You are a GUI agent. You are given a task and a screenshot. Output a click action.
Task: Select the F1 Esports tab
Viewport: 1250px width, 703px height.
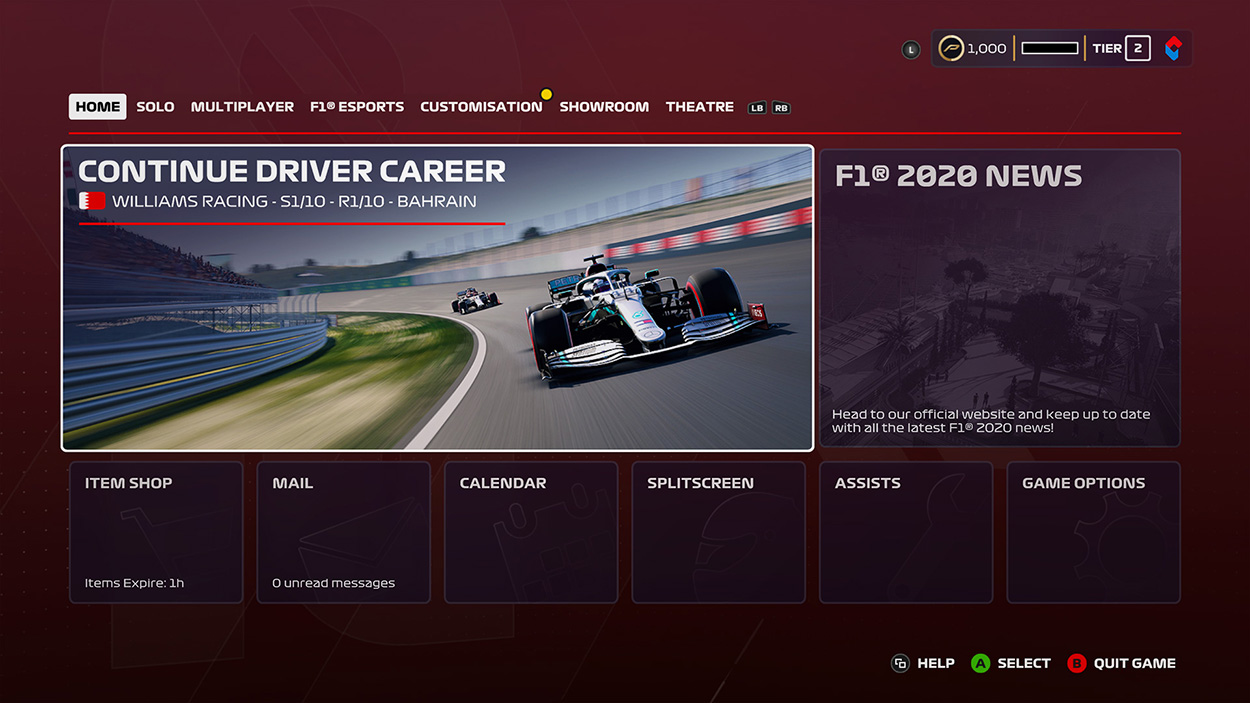coord(357,107)
